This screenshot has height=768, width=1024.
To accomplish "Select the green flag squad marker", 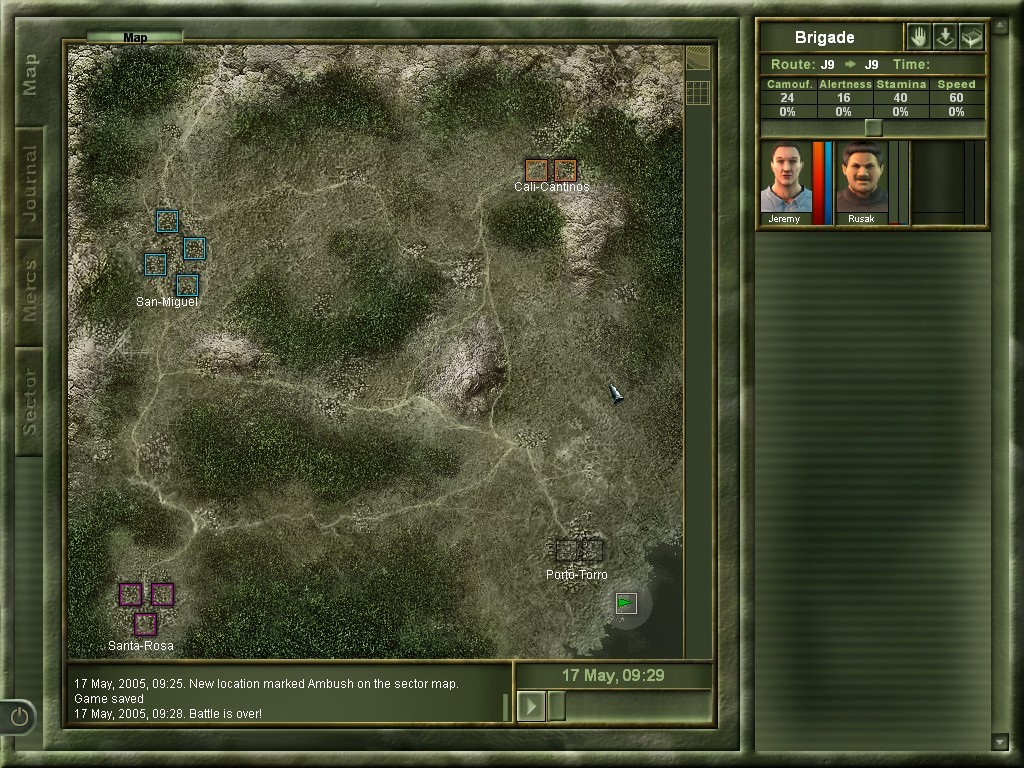I will [x=626, y=603].
